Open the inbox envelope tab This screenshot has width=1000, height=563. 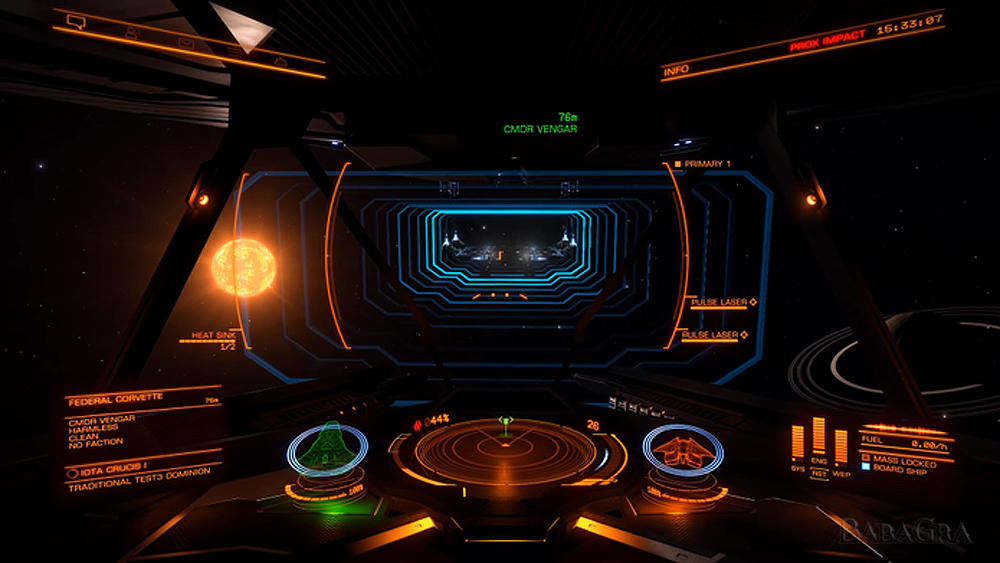point(186,43)
